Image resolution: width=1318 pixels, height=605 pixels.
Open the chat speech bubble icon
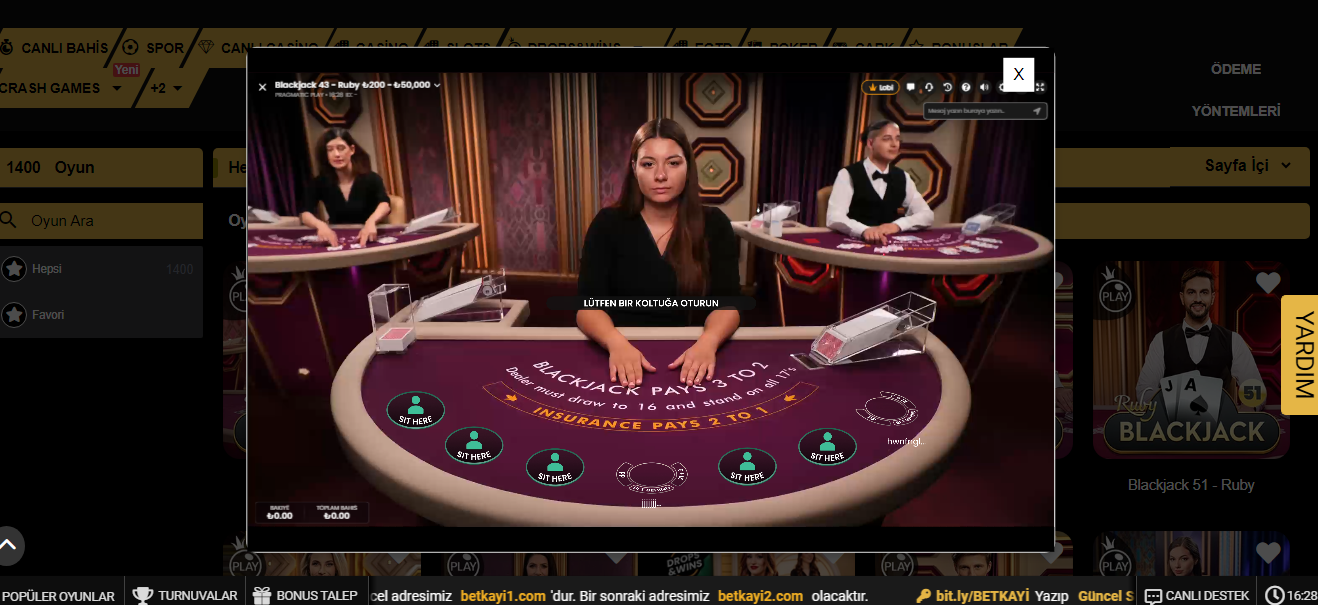click(x=910, y=87)
